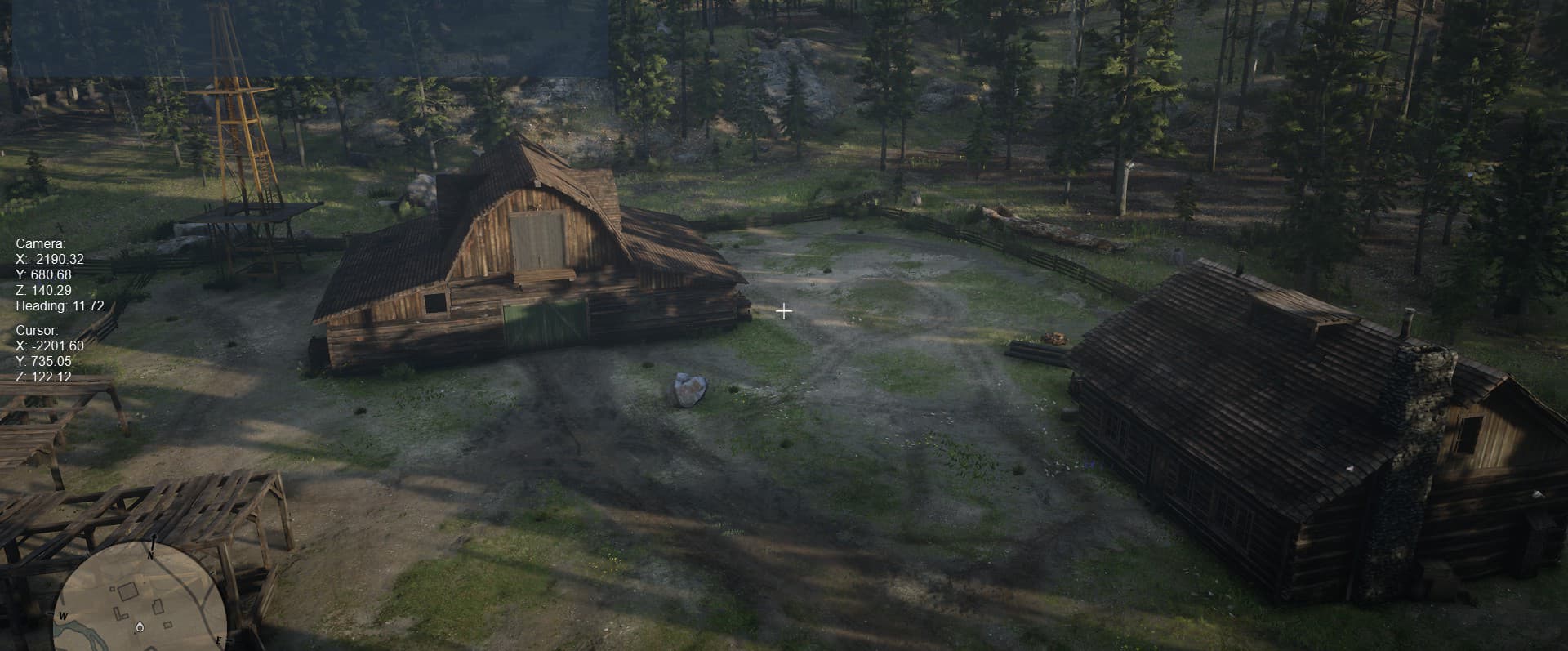Screen dimensions: 1568x651
Task: Click the W compass letter on the minimap
Action: click(63, 616)
